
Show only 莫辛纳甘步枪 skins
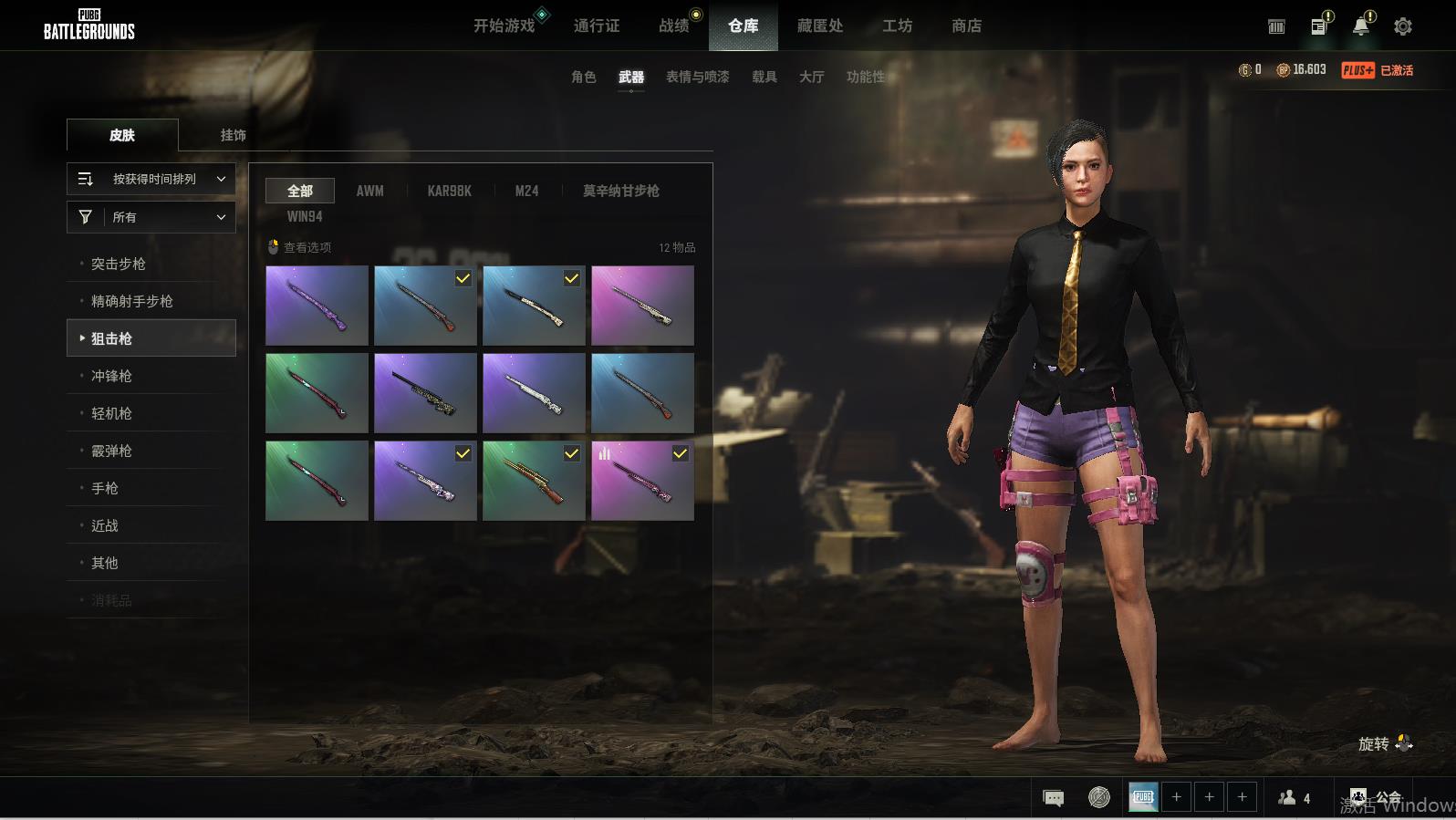(x=620, y=191)
